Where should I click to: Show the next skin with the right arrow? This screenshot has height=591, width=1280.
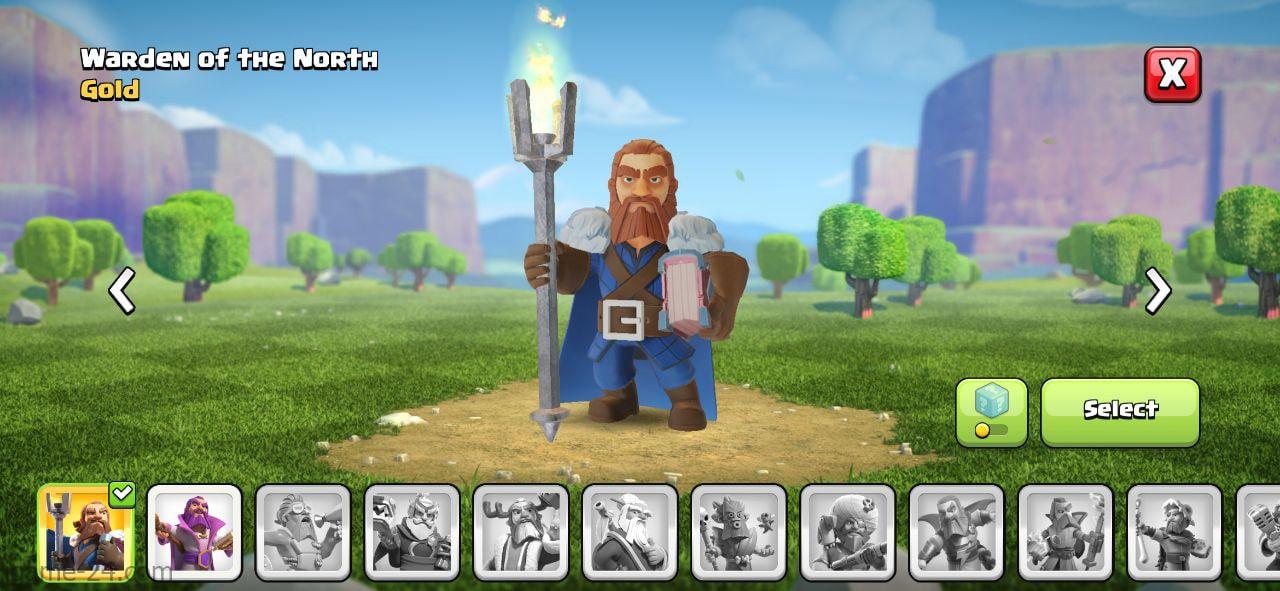(x=1158, y=291)
